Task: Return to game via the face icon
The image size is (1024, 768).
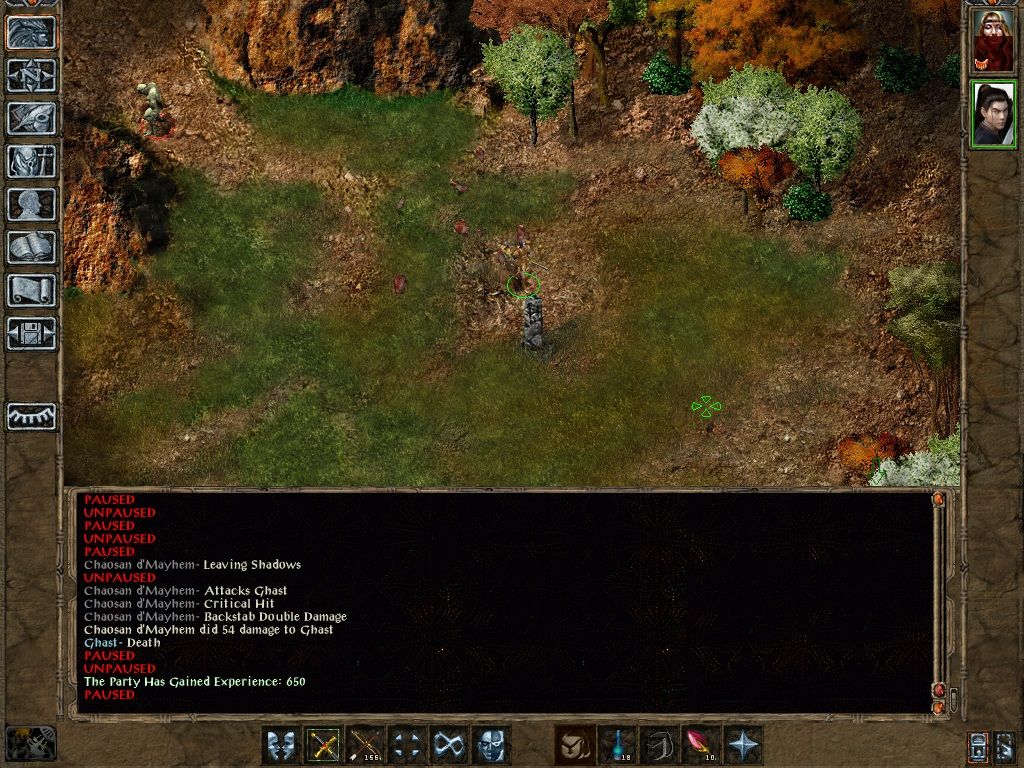Action: 31,32
